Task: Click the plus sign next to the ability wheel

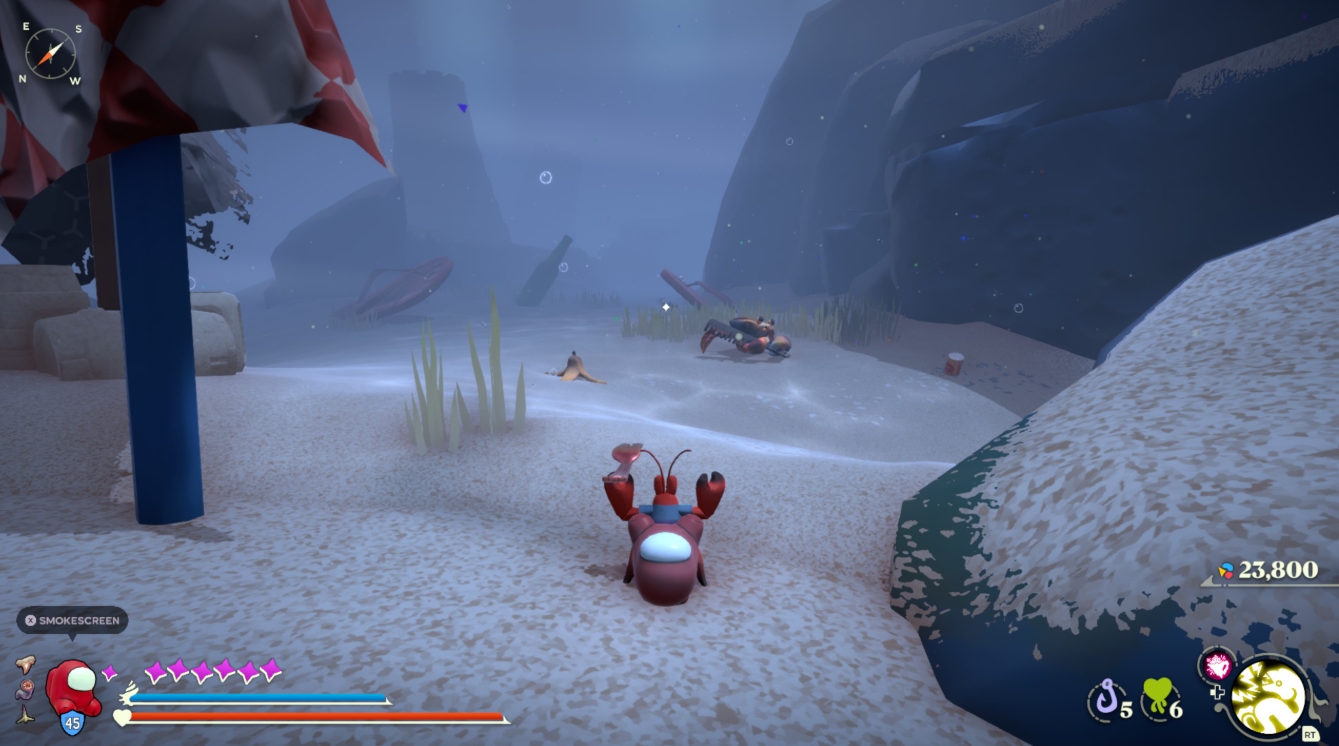Action: coord(1218,692)
